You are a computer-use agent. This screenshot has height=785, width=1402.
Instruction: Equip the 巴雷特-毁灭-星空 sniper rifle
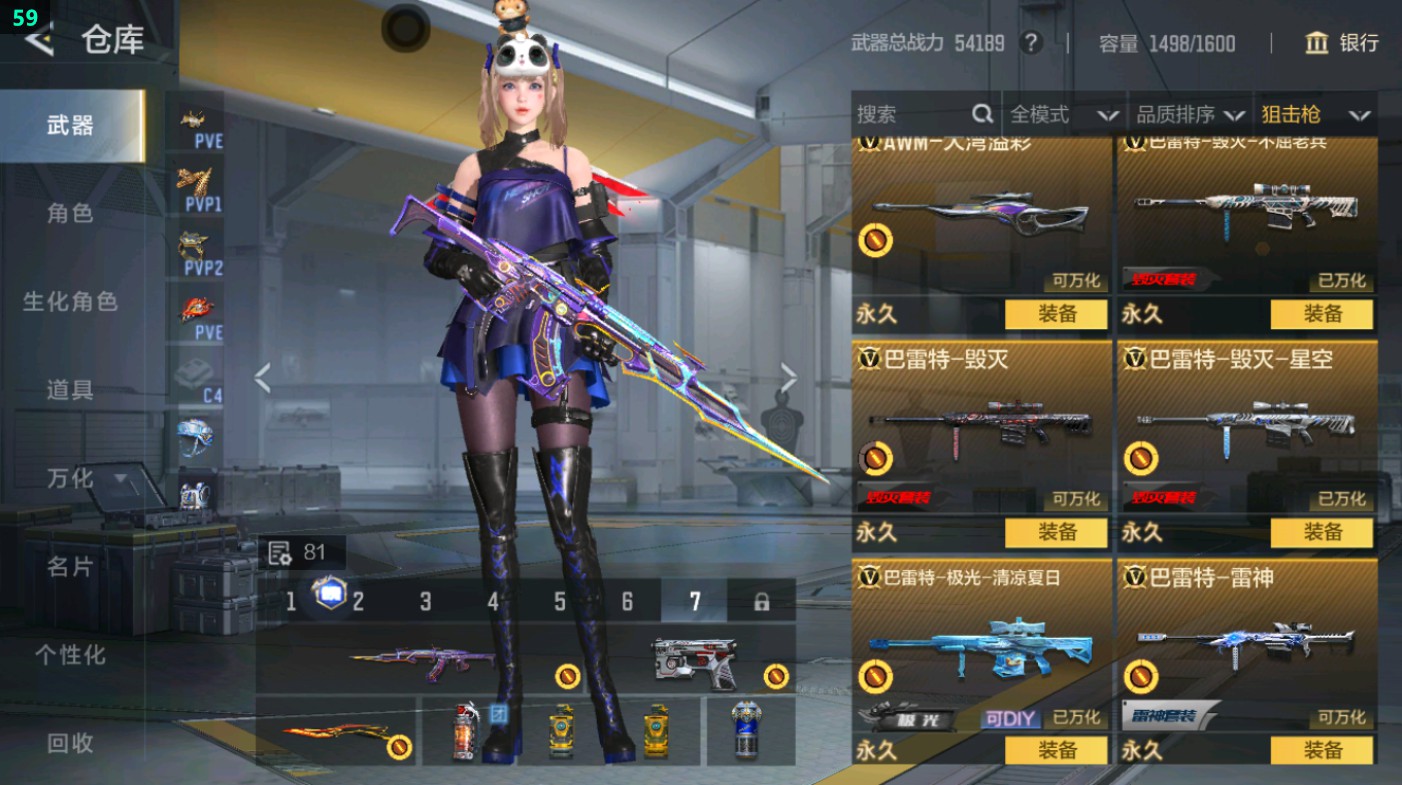[x=1321, y=532]
